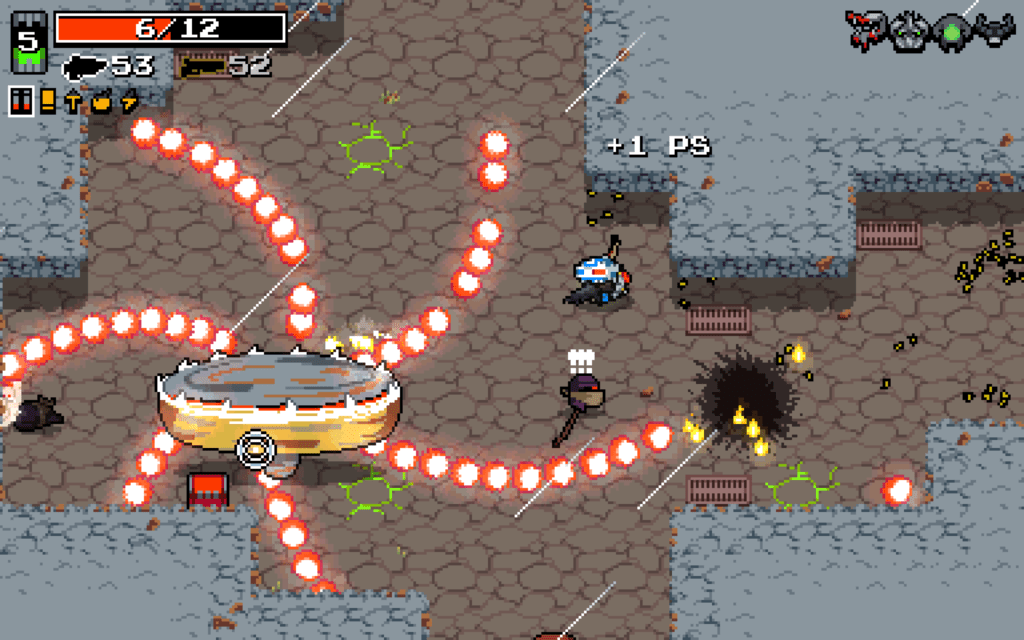Check the dark horned mutation icon
The image size is (1024, 640).
coord(994,29)
